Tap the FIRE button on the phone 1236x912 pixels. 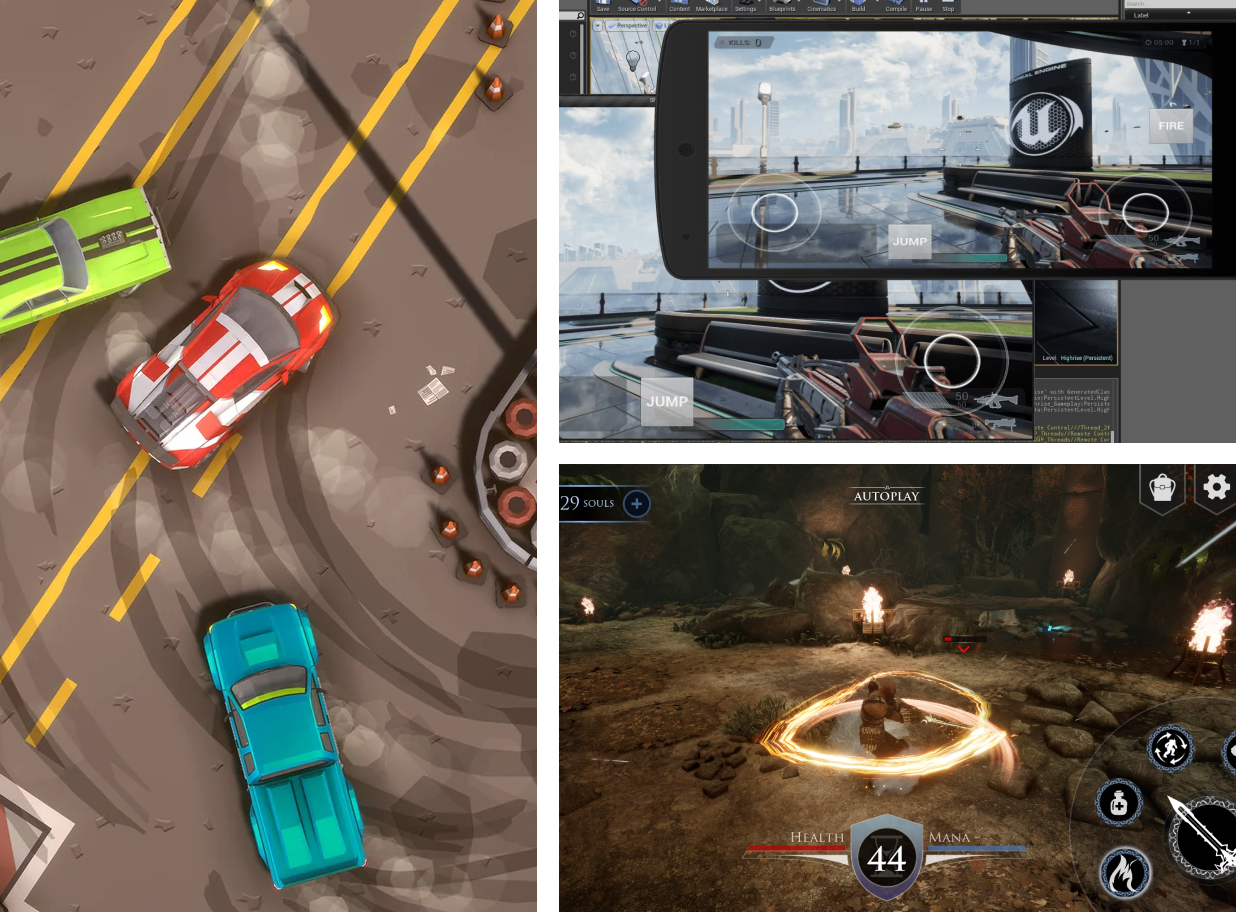[1171, 126]
